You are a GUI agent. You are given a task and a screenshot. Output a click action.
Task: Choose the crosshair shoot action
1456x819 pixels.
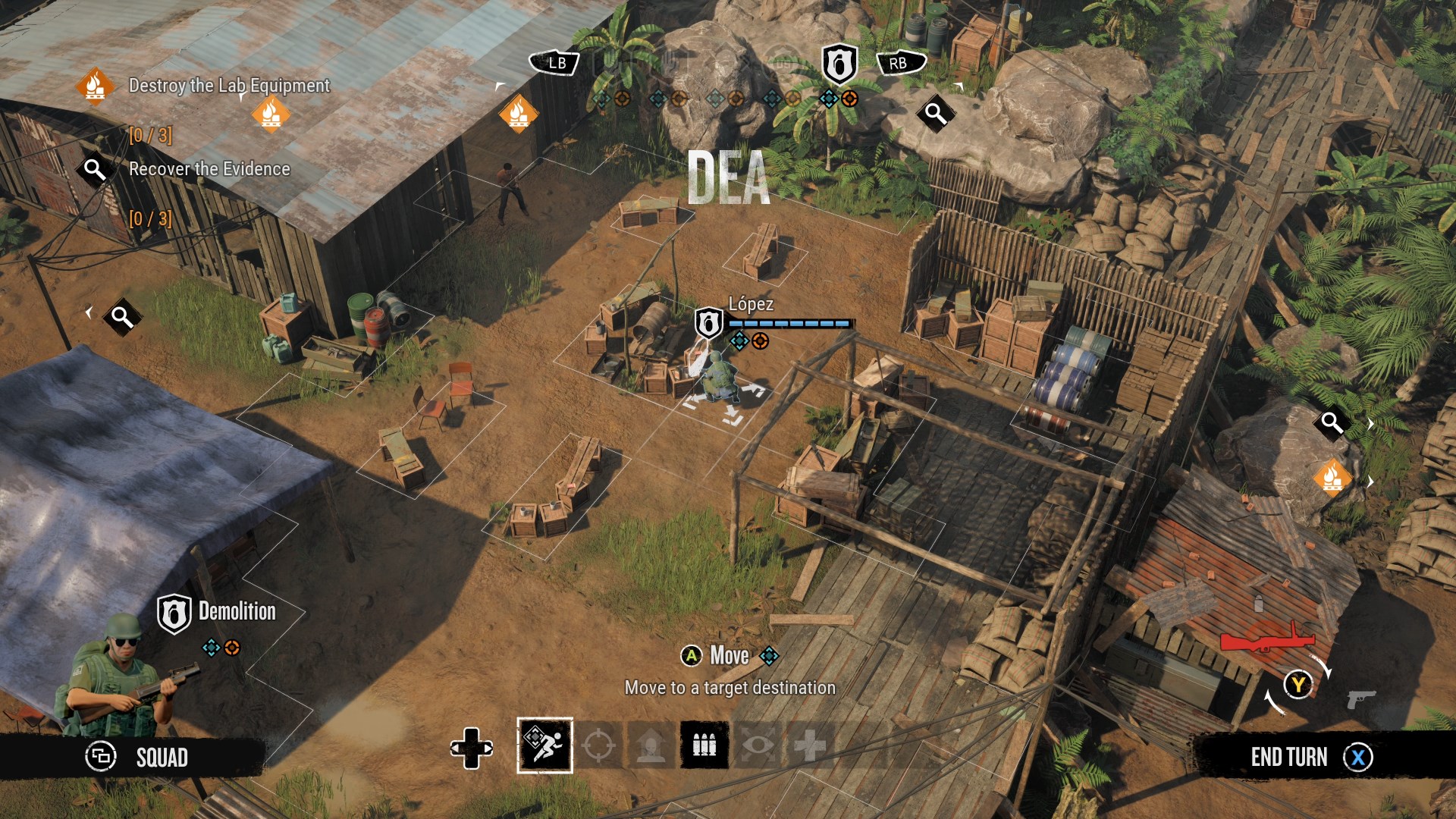tap(598, 745)
